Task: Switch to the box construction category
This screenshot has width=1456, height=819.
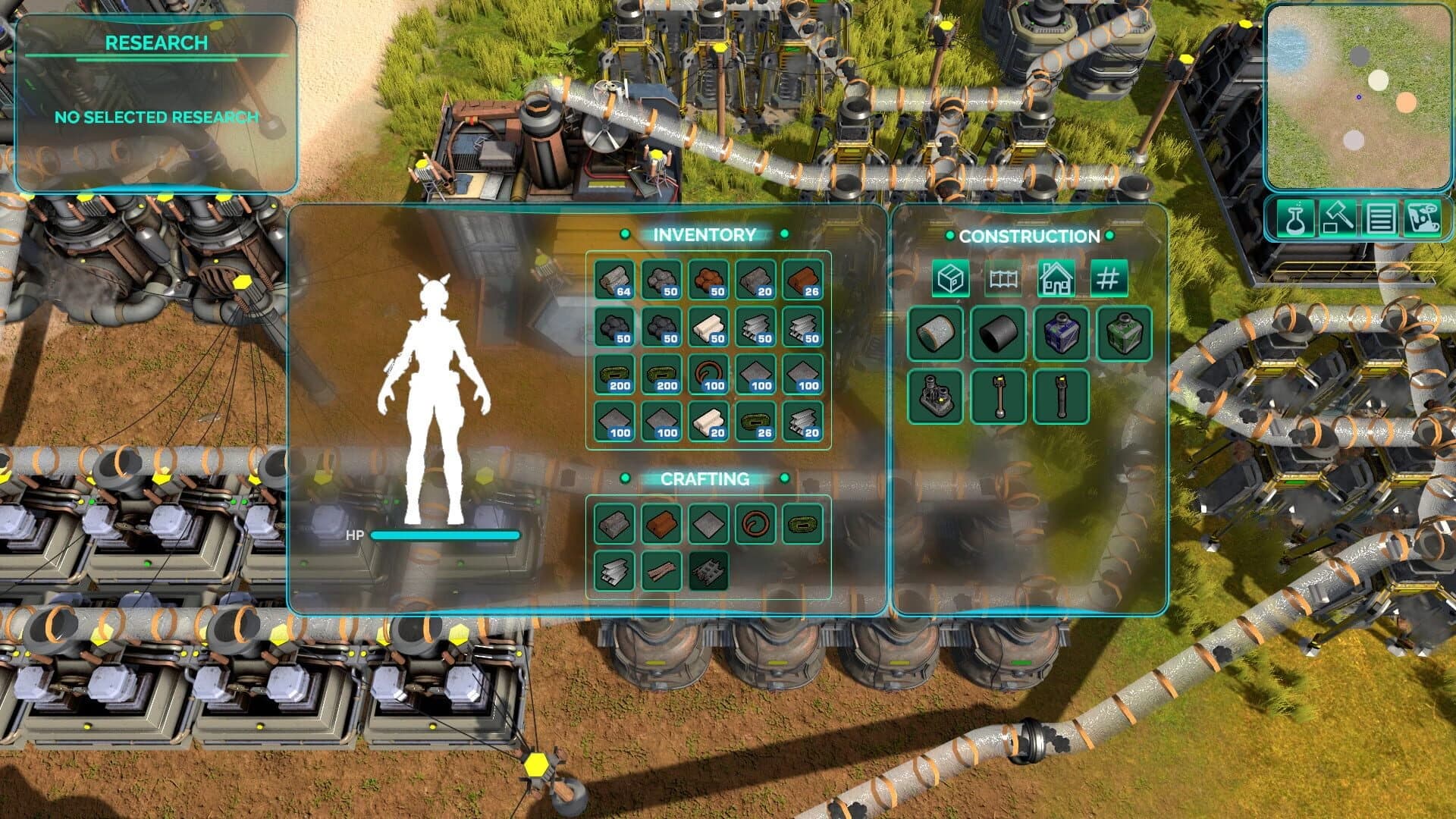Action: click(x=951, y=279)
